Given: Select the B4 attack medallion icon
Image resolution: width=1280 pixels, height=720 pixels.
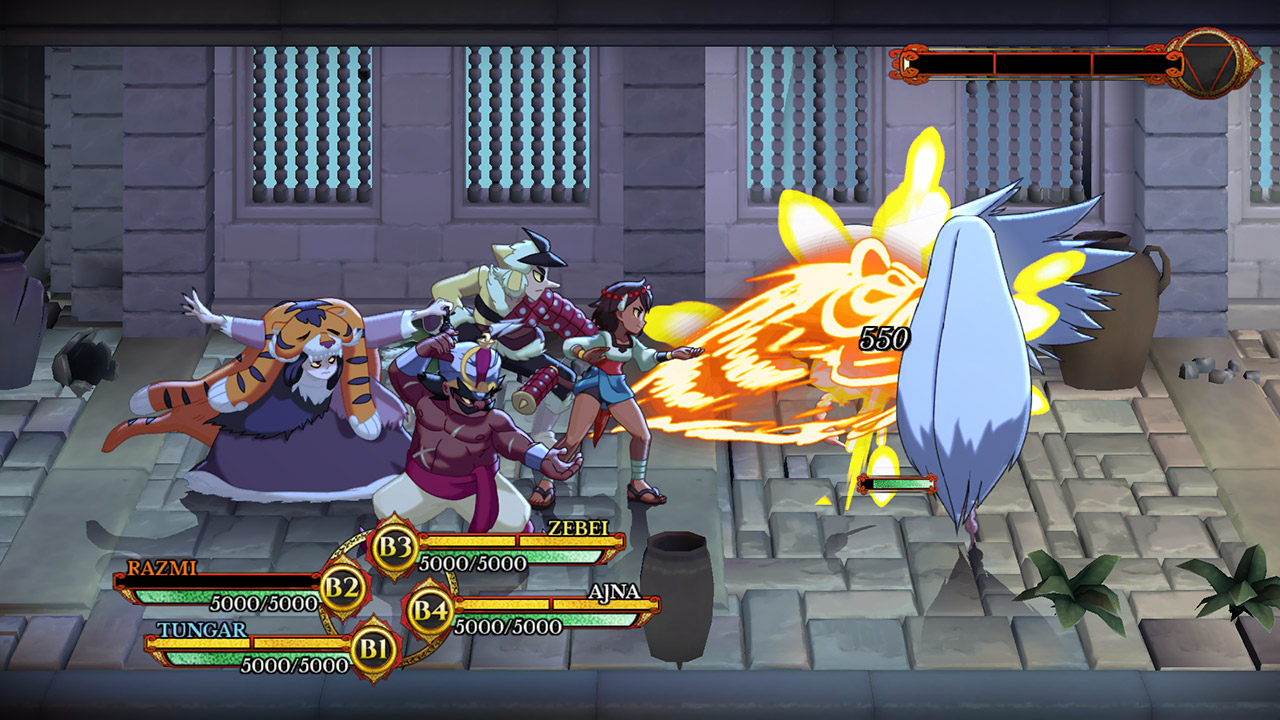Looking at the screenshot, I should coord(429,609).
